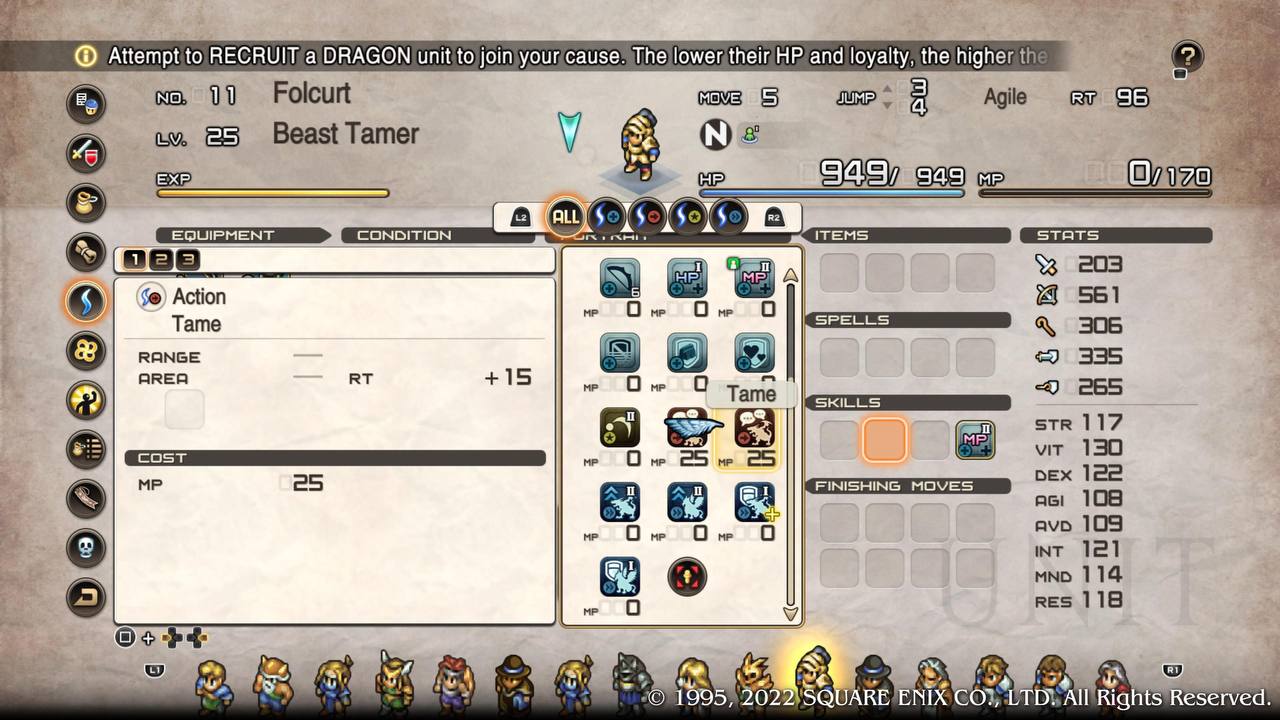Click Folcurt's EXP progress bar
The width and height of the screenshot is (1280, 720).
click(270, 192)
